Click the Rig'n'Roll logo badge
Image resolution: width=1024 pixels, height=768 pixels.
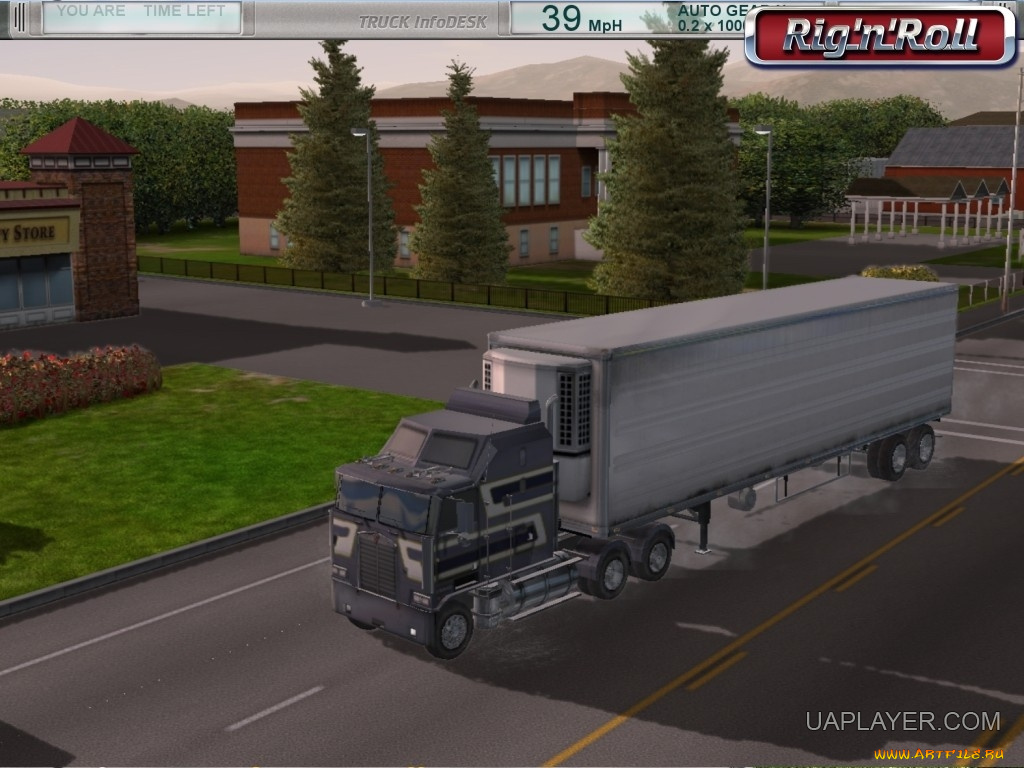pyautogui.click(x=880, y=36)
